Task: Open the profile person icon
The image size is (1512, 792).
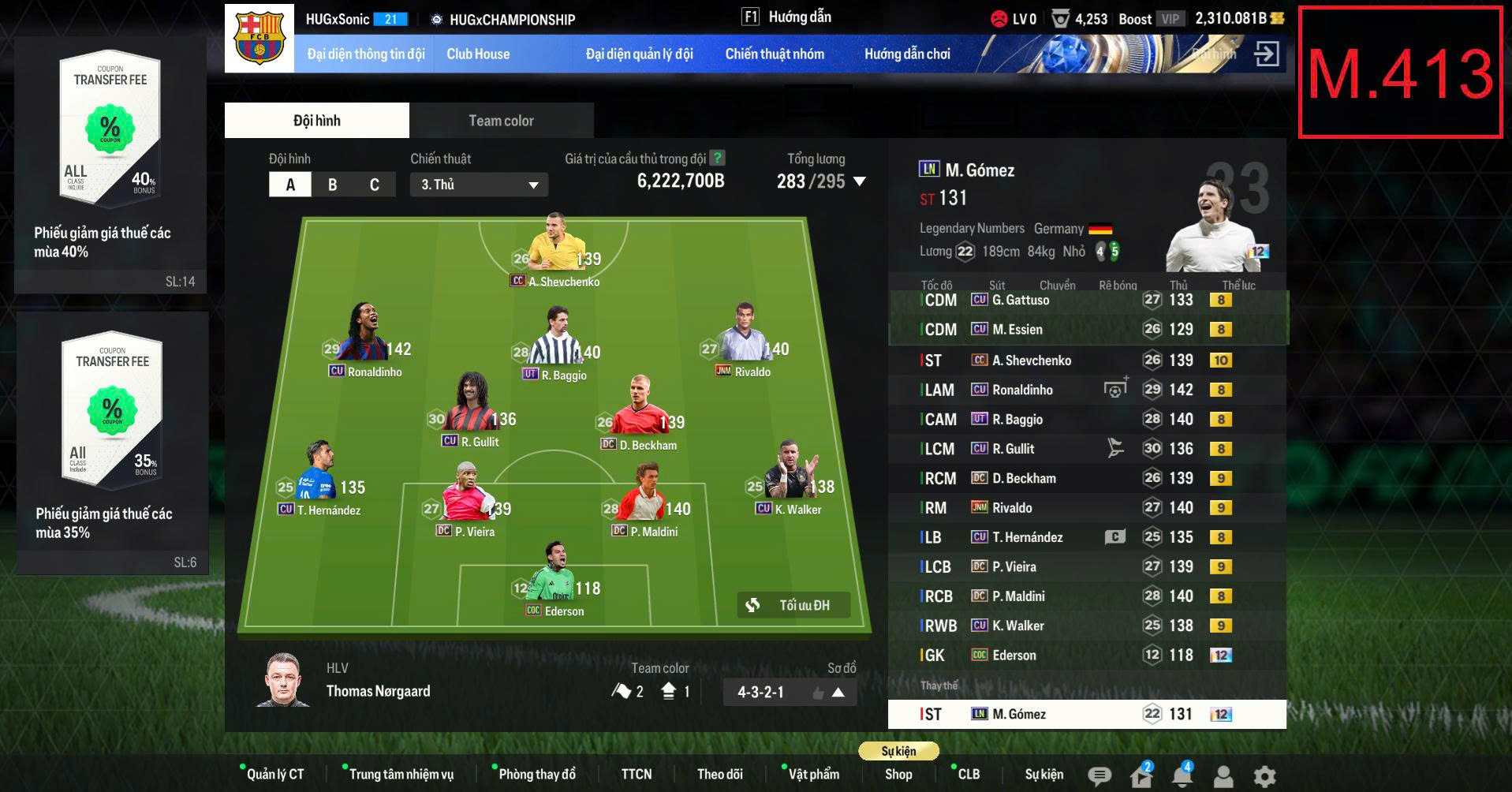Action: tap(1225, 775)
